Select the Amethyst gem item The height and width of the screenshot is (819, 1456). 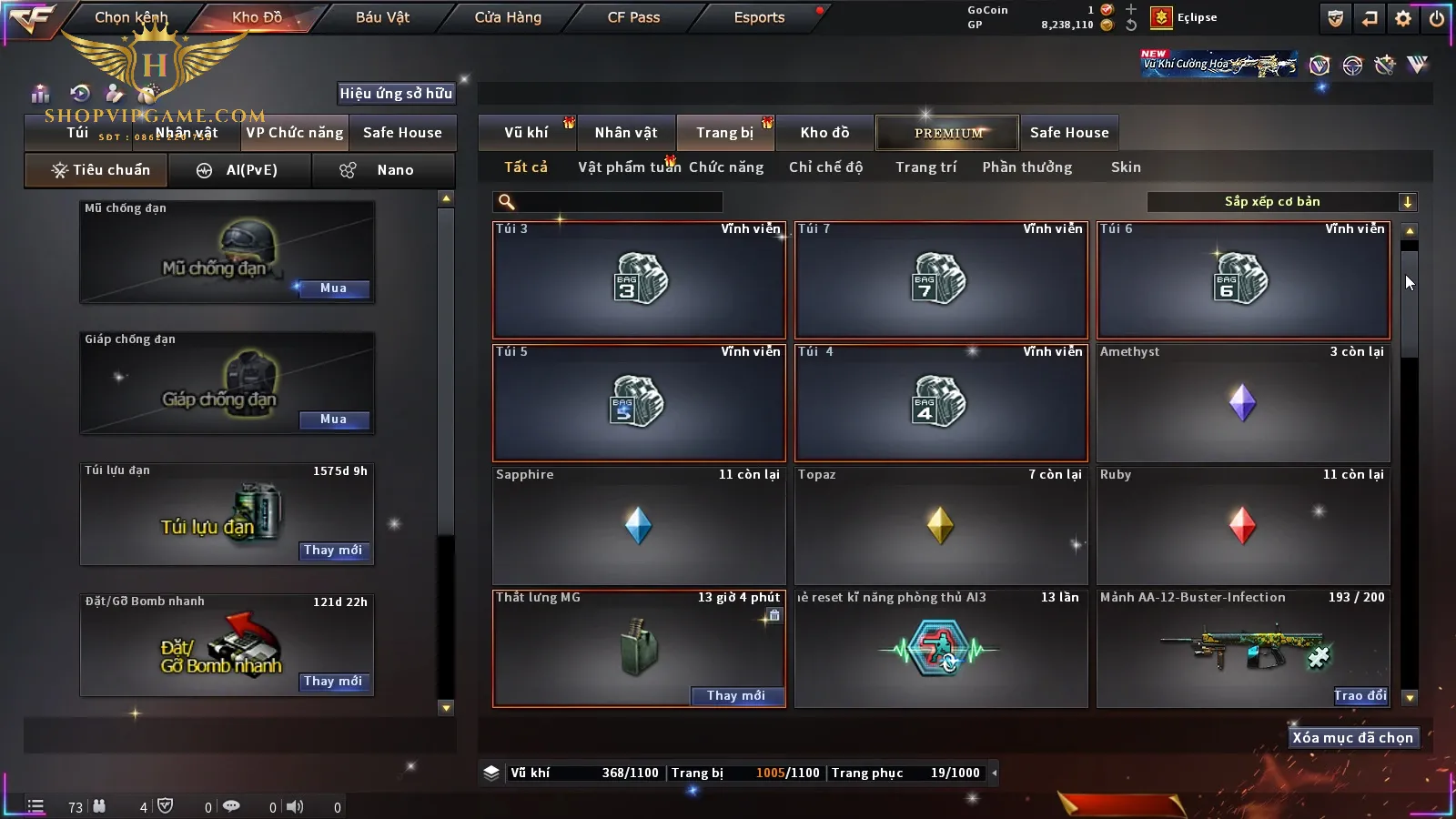click(1242, 402)
